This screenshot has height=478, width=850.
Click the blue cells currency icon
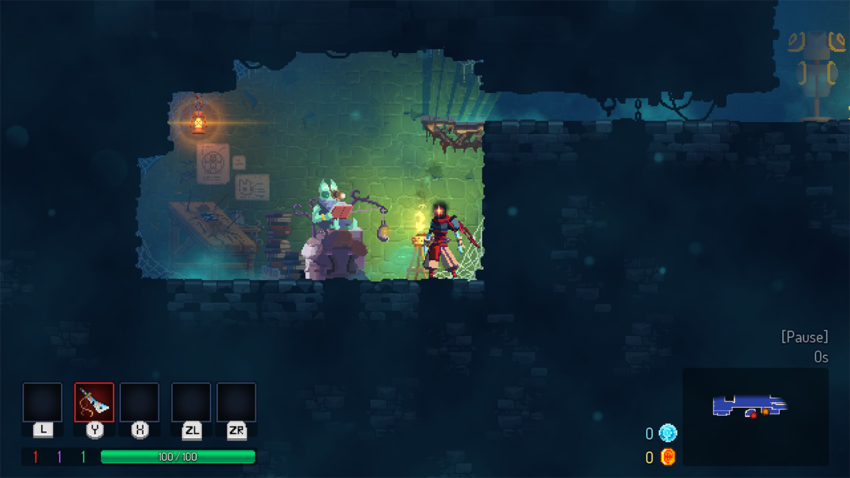click(667, 433)
